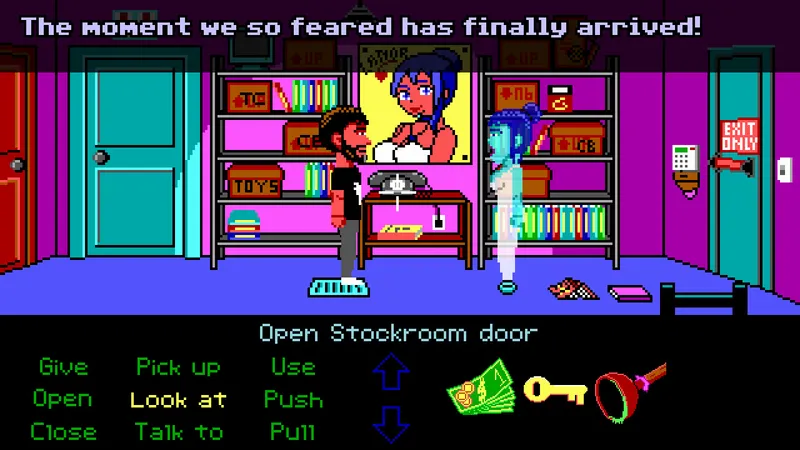Viewport: 800px width, 450px height.
Task: Select the cash money inventory item
Action: pos(480,389)
